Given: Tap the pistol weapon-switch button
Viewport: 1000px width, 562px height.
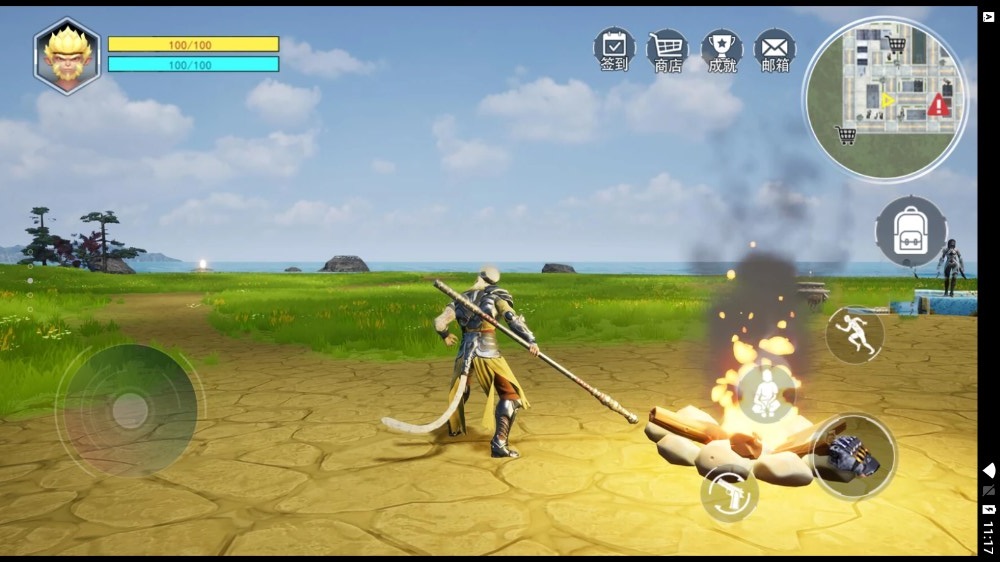Looking at the screenshot, I should 729,493.
